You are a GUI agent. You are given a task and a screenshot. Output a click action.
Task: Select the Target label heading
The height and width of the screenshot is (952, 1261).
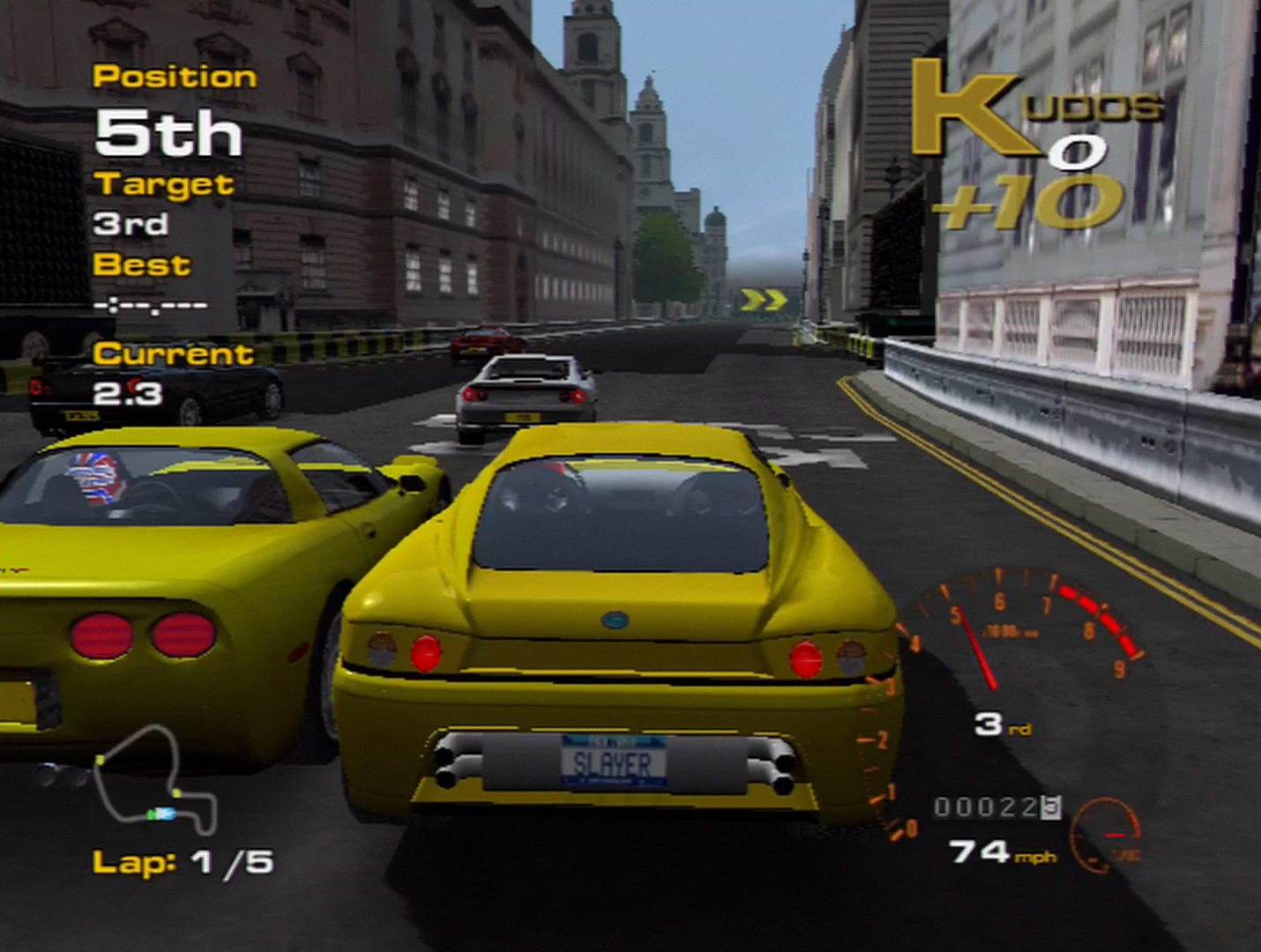point(164,185)
